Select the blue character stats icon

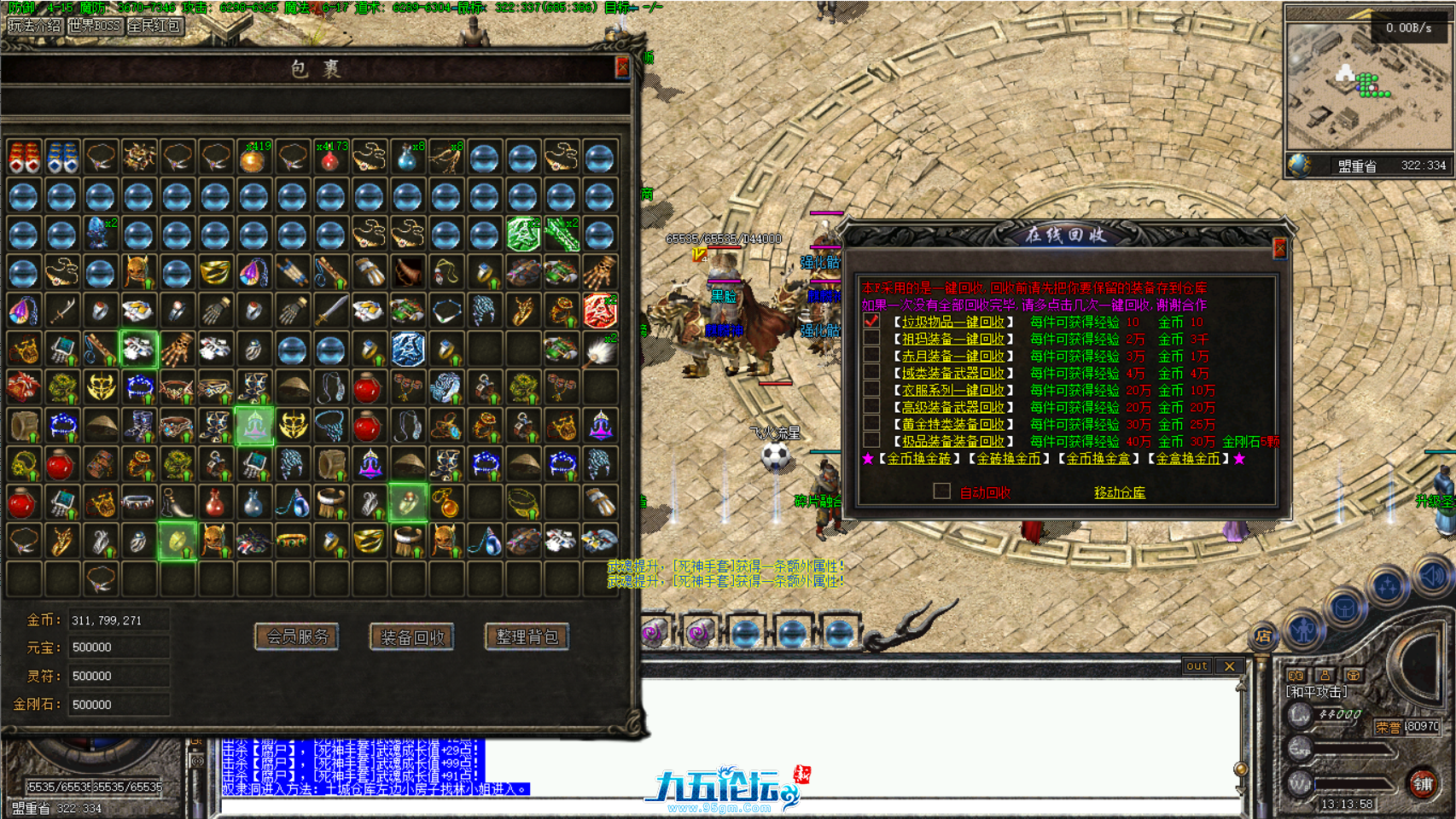(x=1304, y=631)
